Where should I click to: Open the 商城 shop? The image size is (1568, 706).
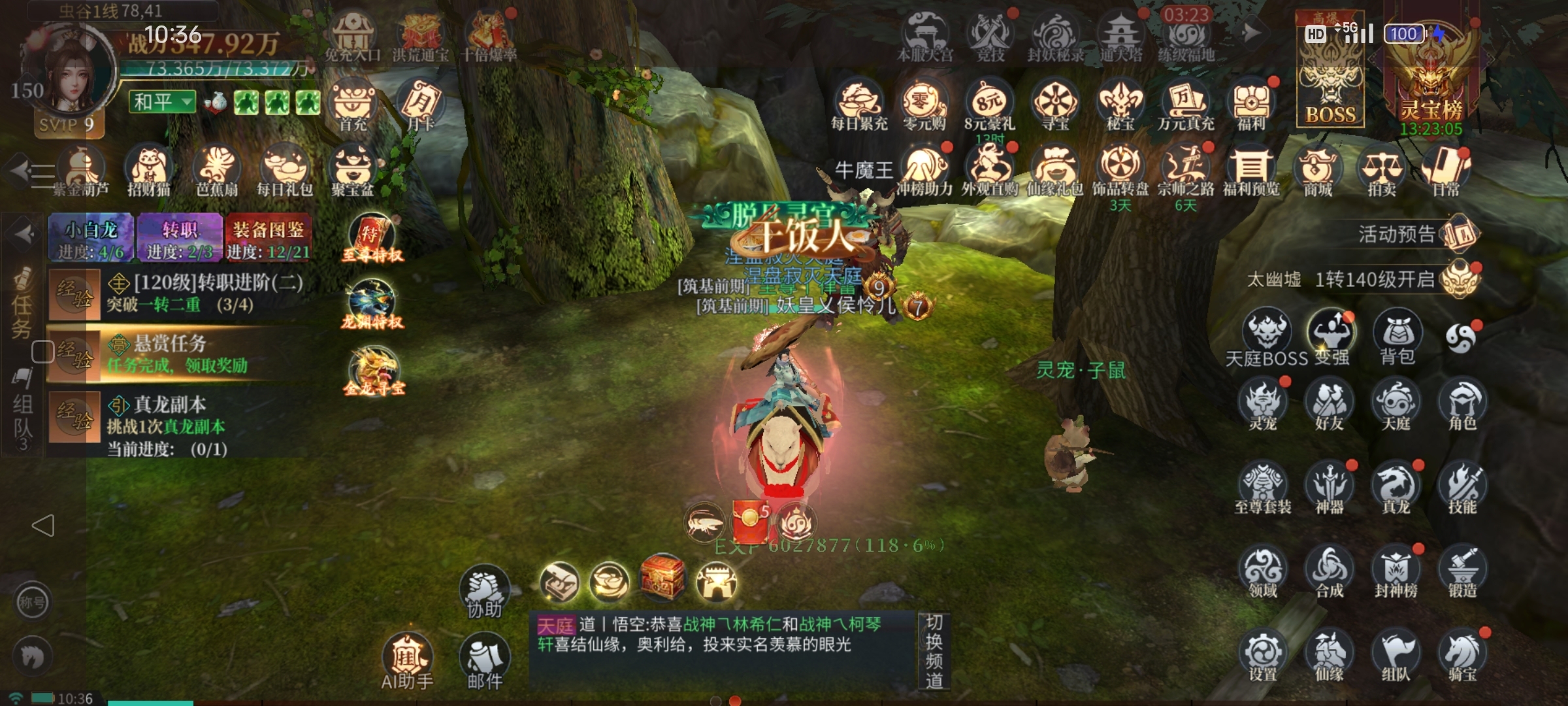1317,171
